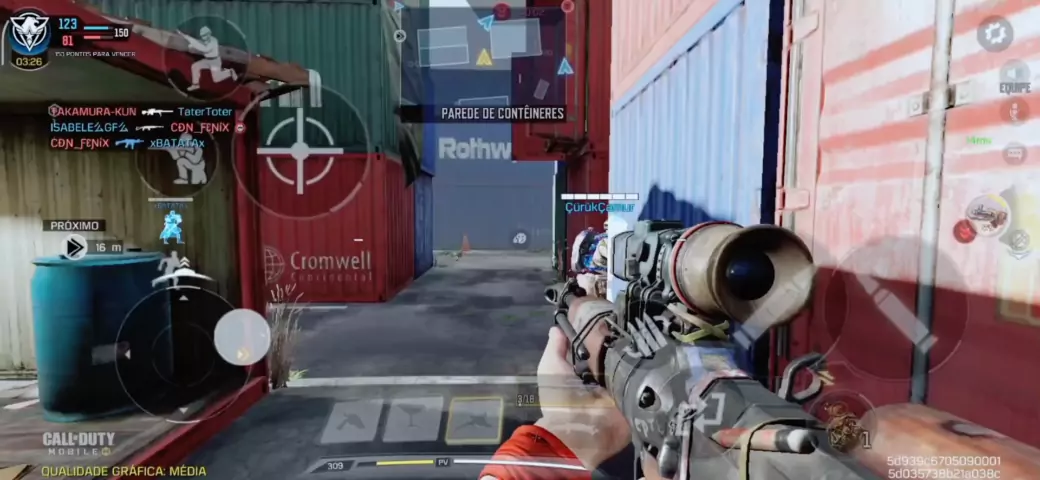Viewport: 1040px width, 480px height.
Task: Tap the movement joystick knob
Action: 242,336
